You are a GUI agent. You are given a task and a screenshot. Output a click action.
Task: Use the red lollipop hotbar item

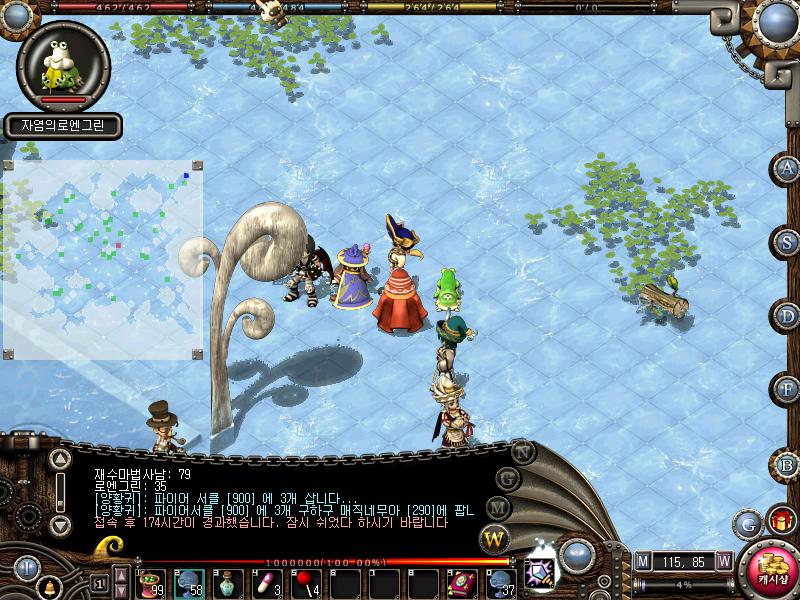(306, 582)
